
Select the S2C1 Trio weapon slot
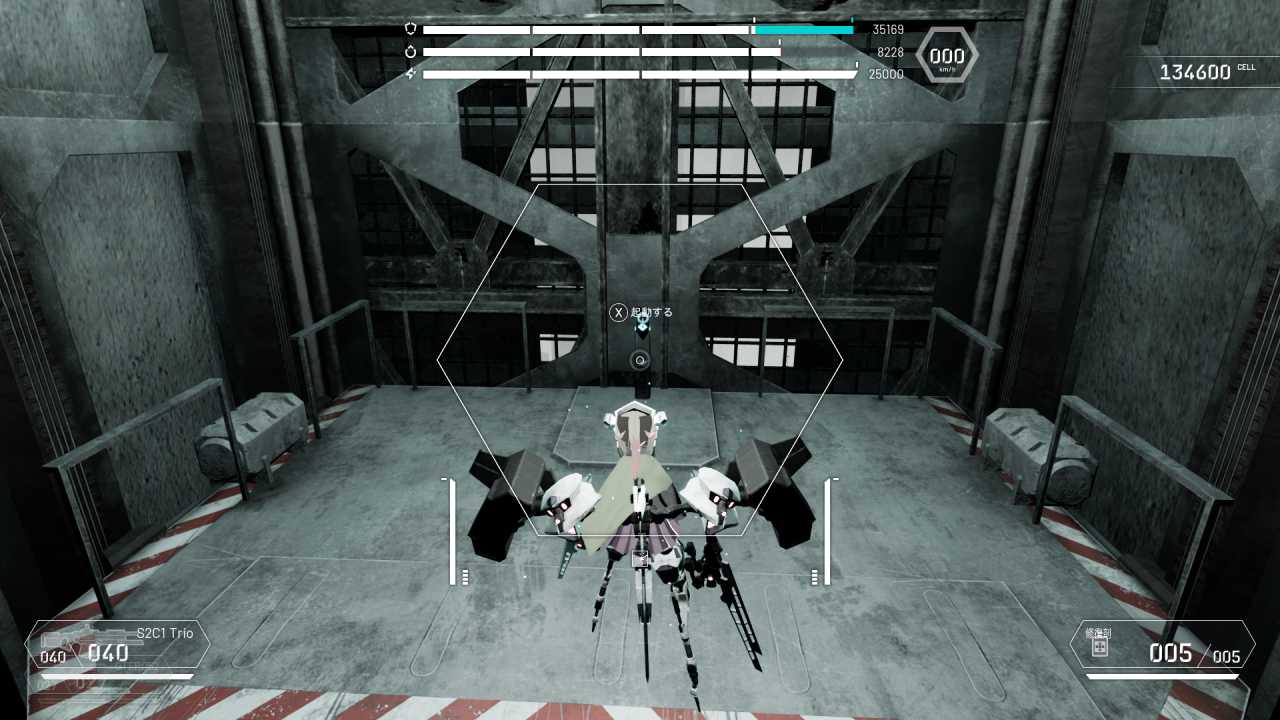[x=118, y=645]
